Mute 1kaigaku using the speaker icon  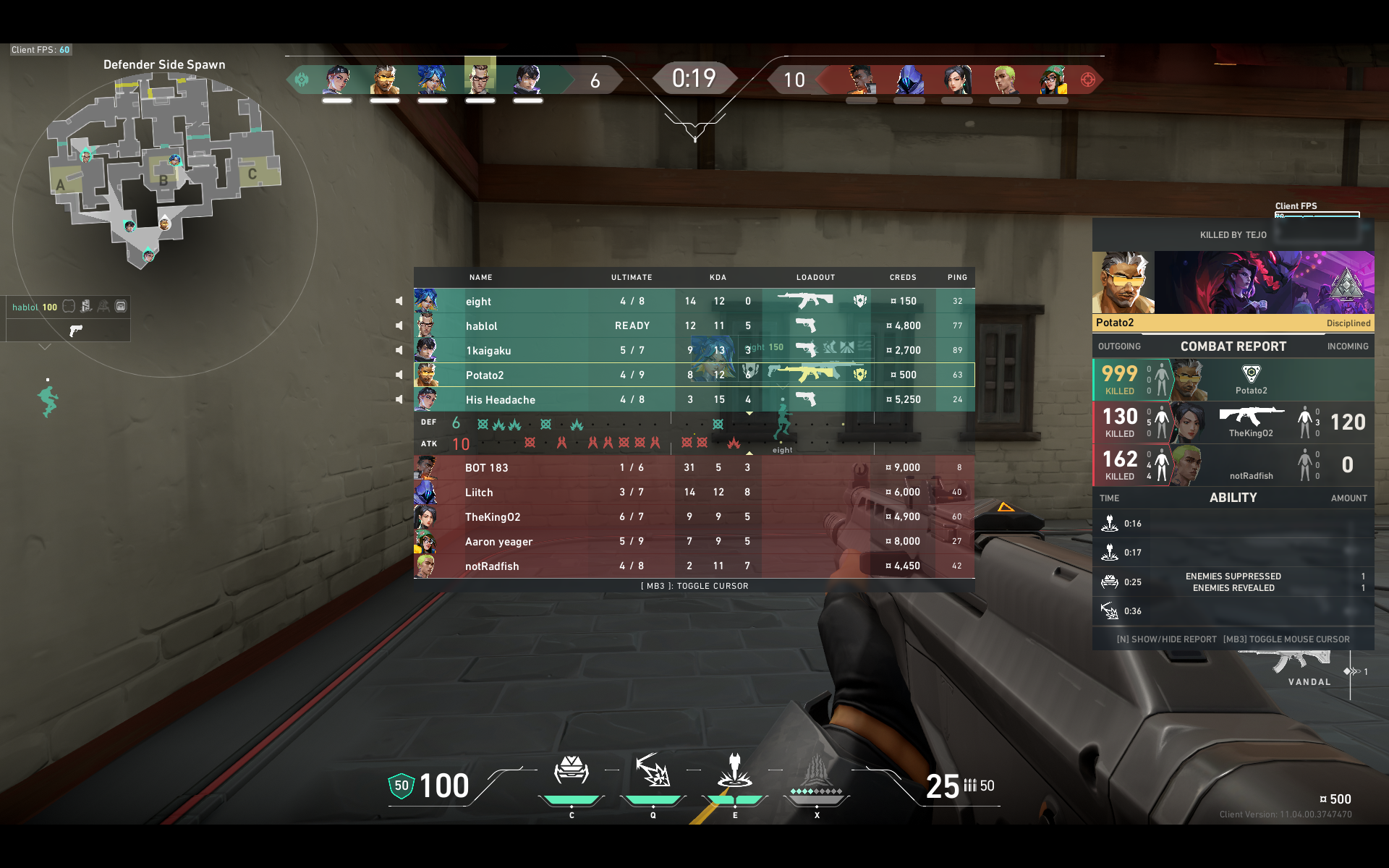point(399,350)
